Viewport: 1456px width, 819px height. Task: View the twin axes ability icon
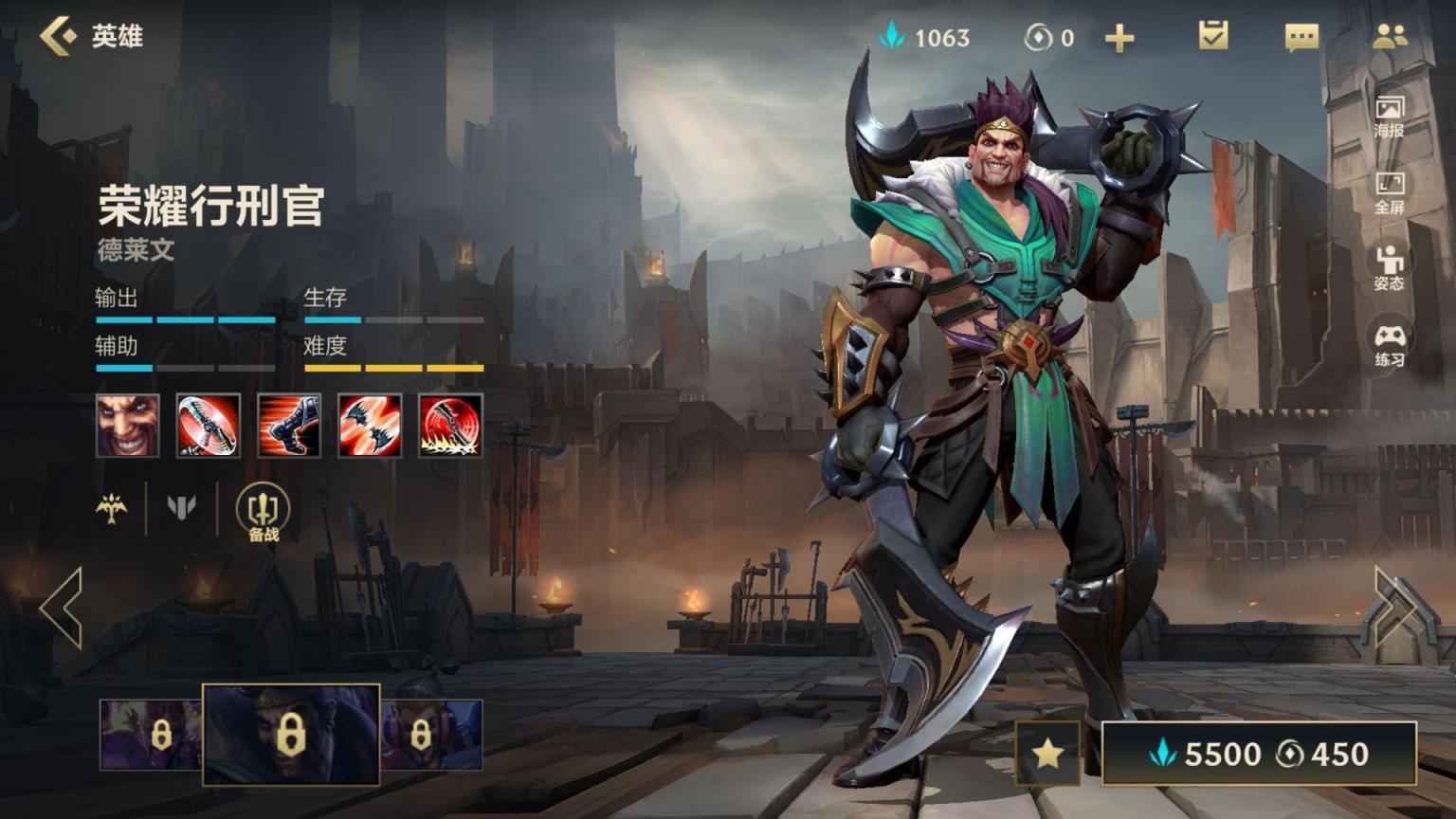370,426
